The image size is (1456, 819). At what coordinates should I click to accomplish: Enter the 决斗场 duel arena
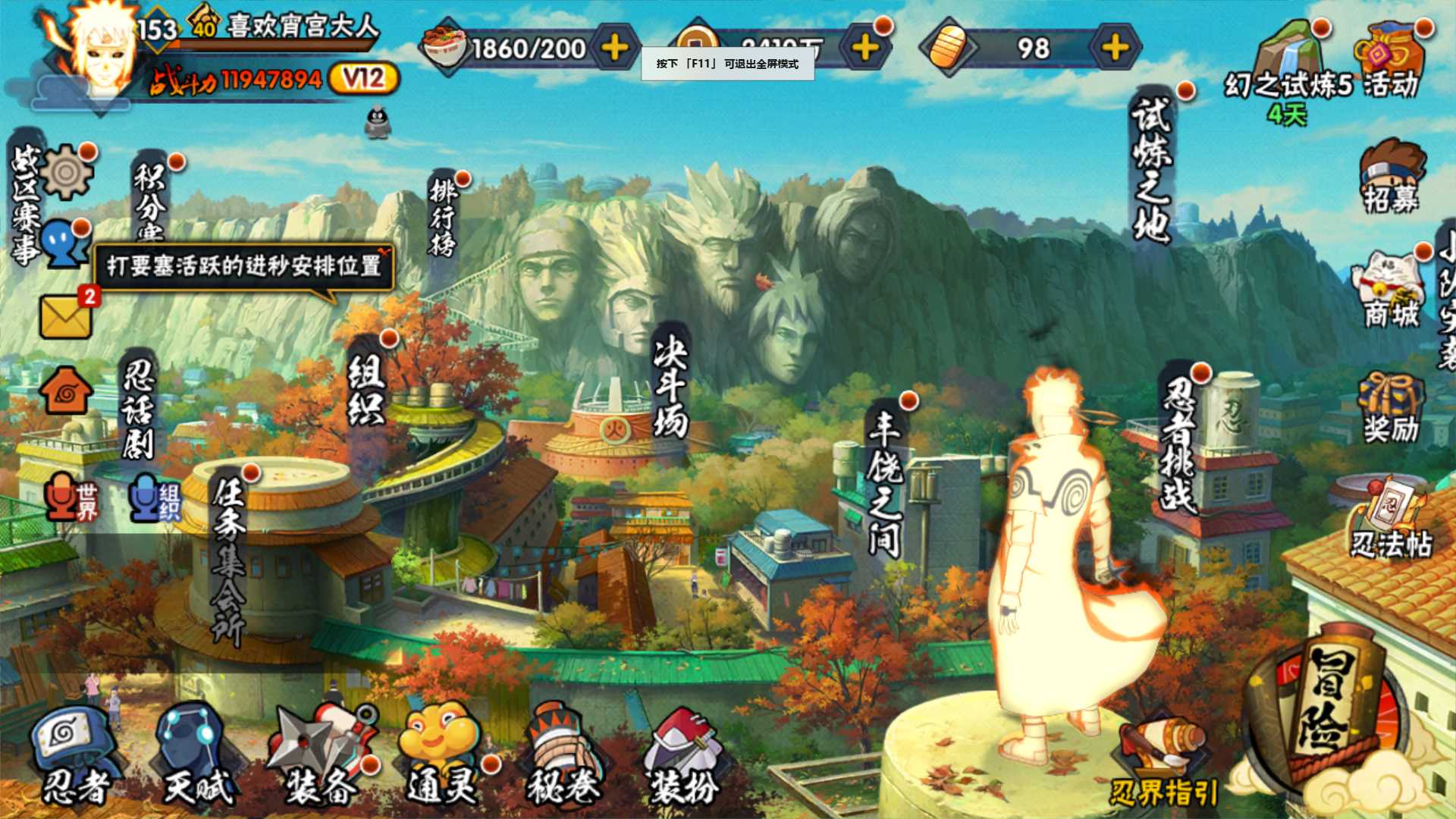click(x=670, y=387)
